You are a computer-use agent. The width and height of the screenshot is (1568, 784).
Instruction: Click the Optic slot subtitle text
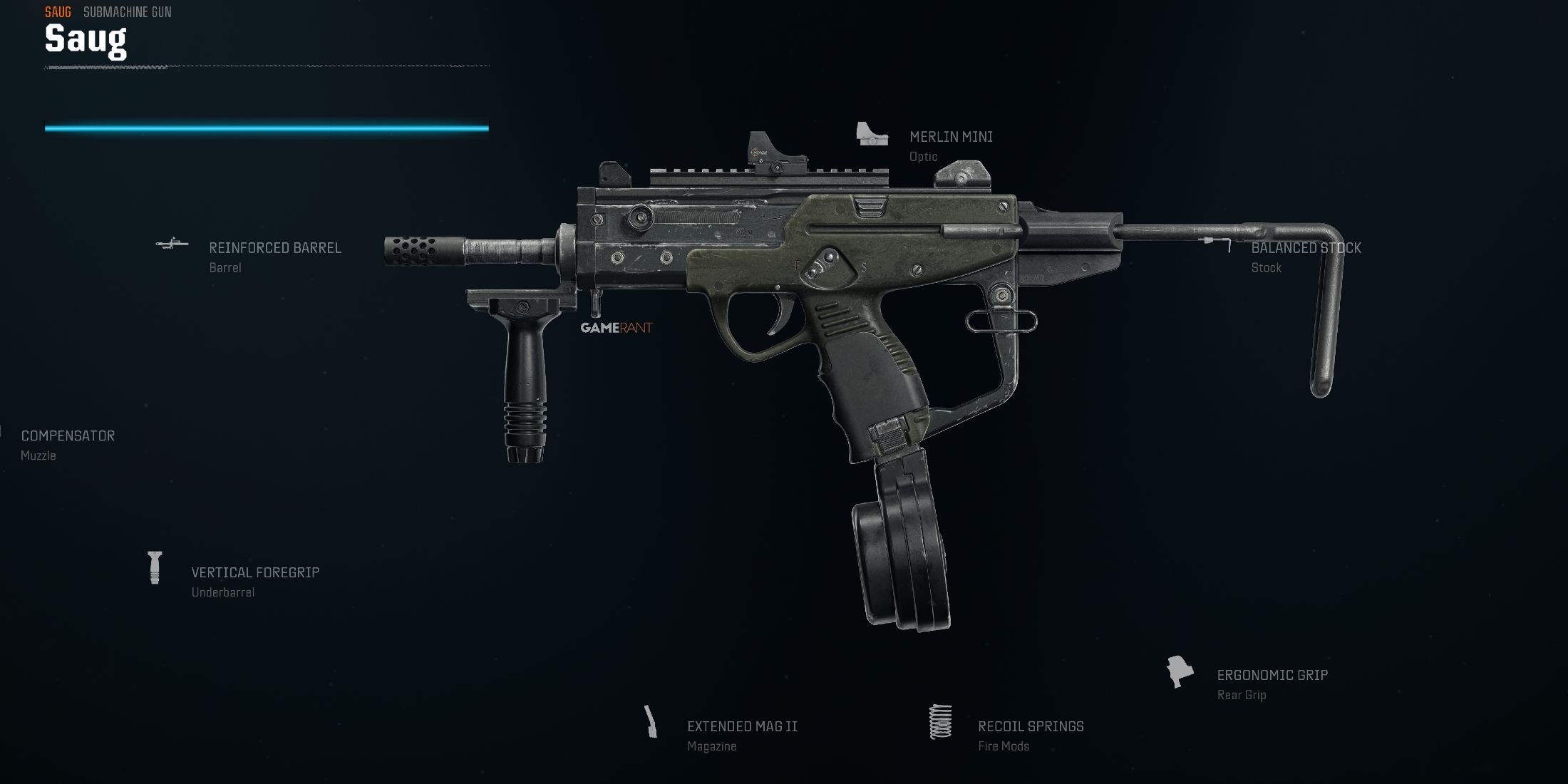tap(923, 155)
